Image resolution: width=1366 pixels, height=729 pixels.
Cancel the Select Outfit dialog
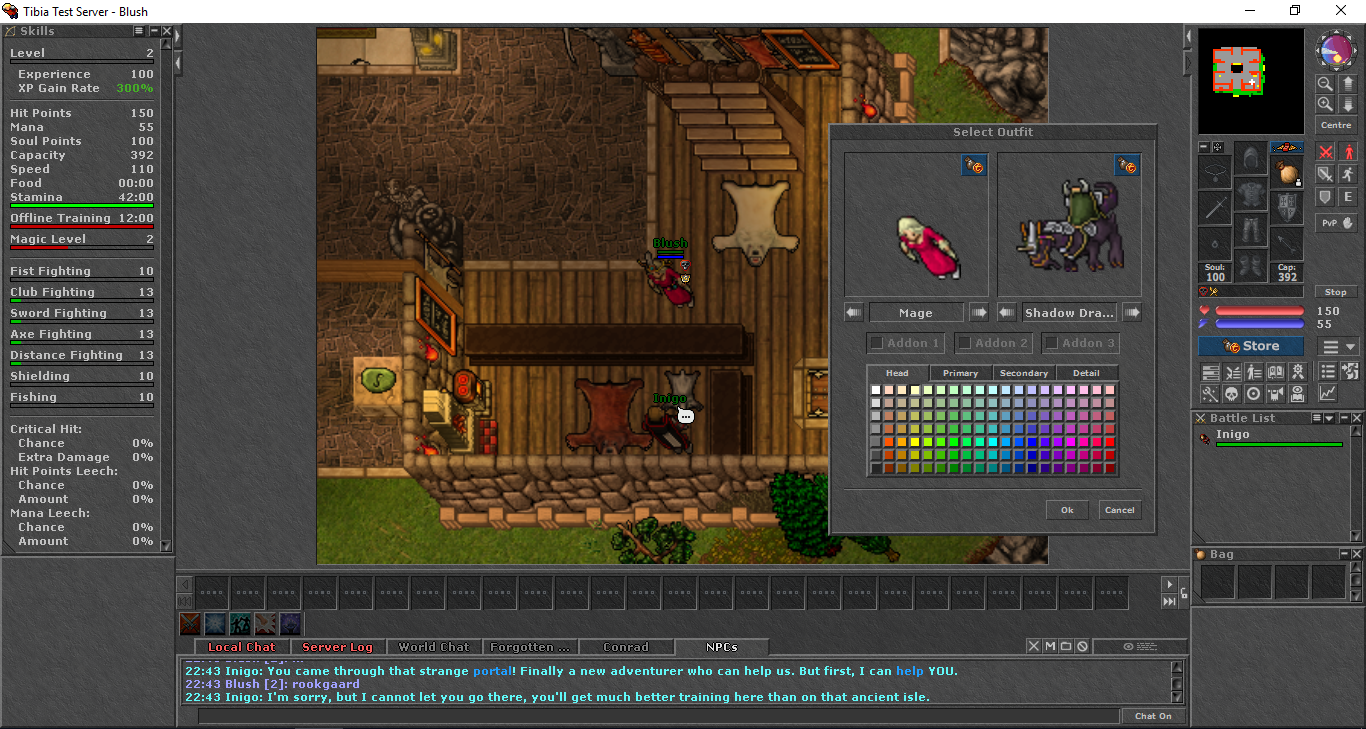(x=1119, y=510)
